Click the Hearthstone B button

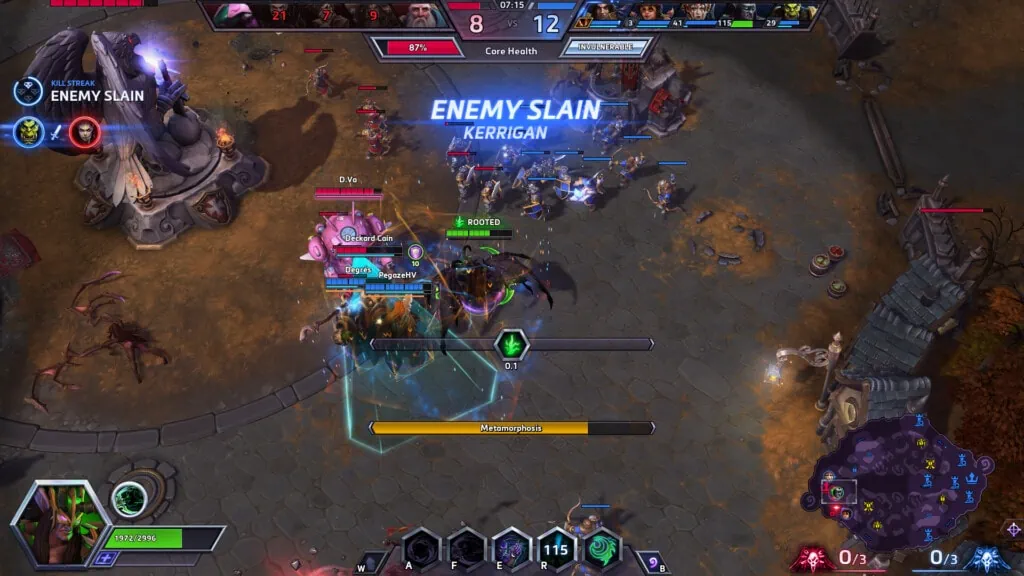point(651,562)
